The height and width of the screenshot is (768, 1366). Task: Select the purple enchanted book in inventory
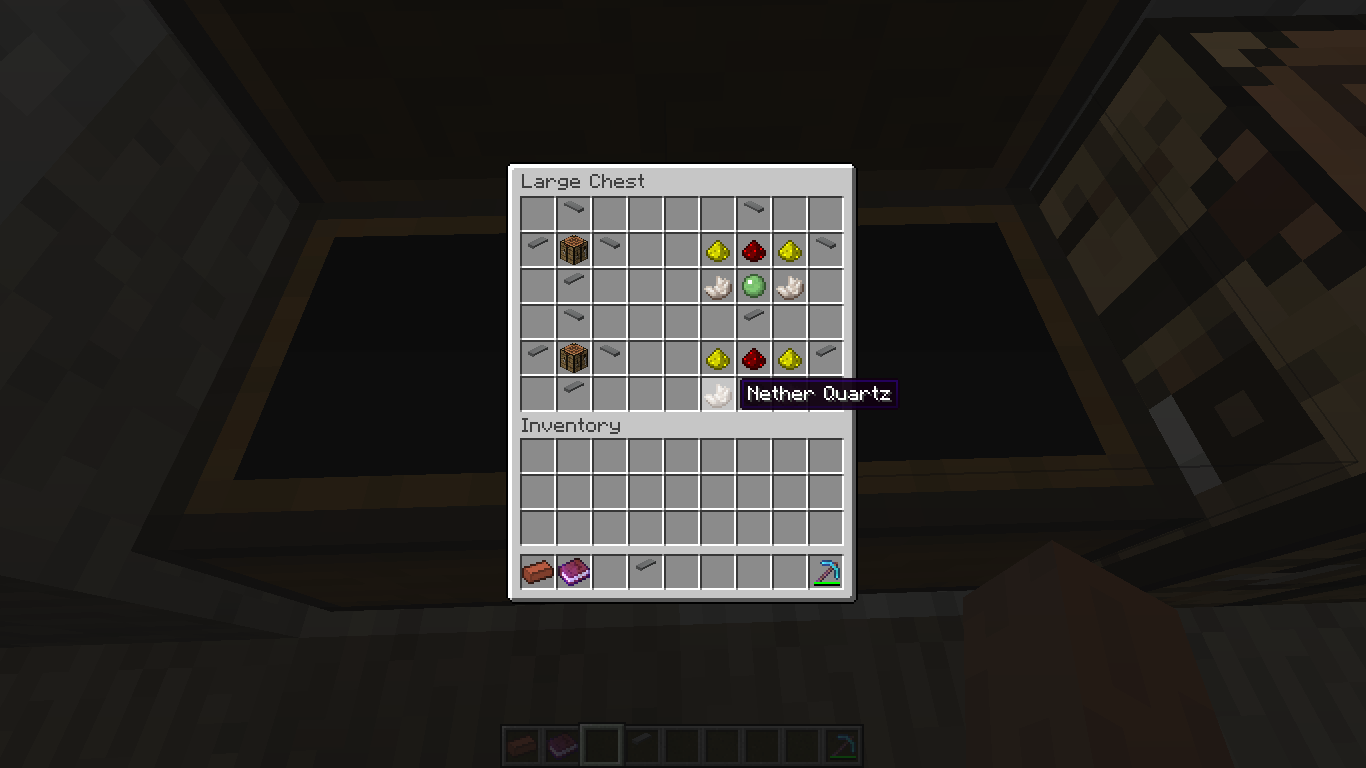click(573, 570)
